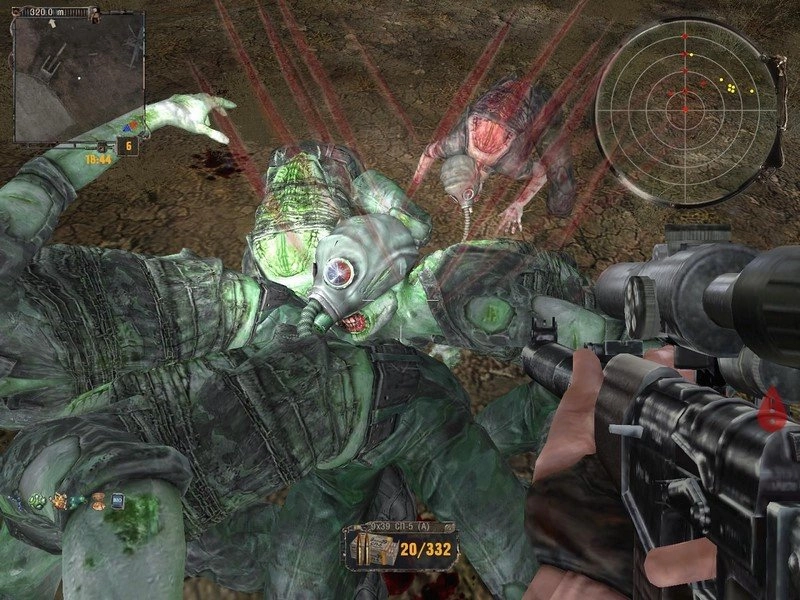Choose the orange spiky artifact icon

coord(59,500)
